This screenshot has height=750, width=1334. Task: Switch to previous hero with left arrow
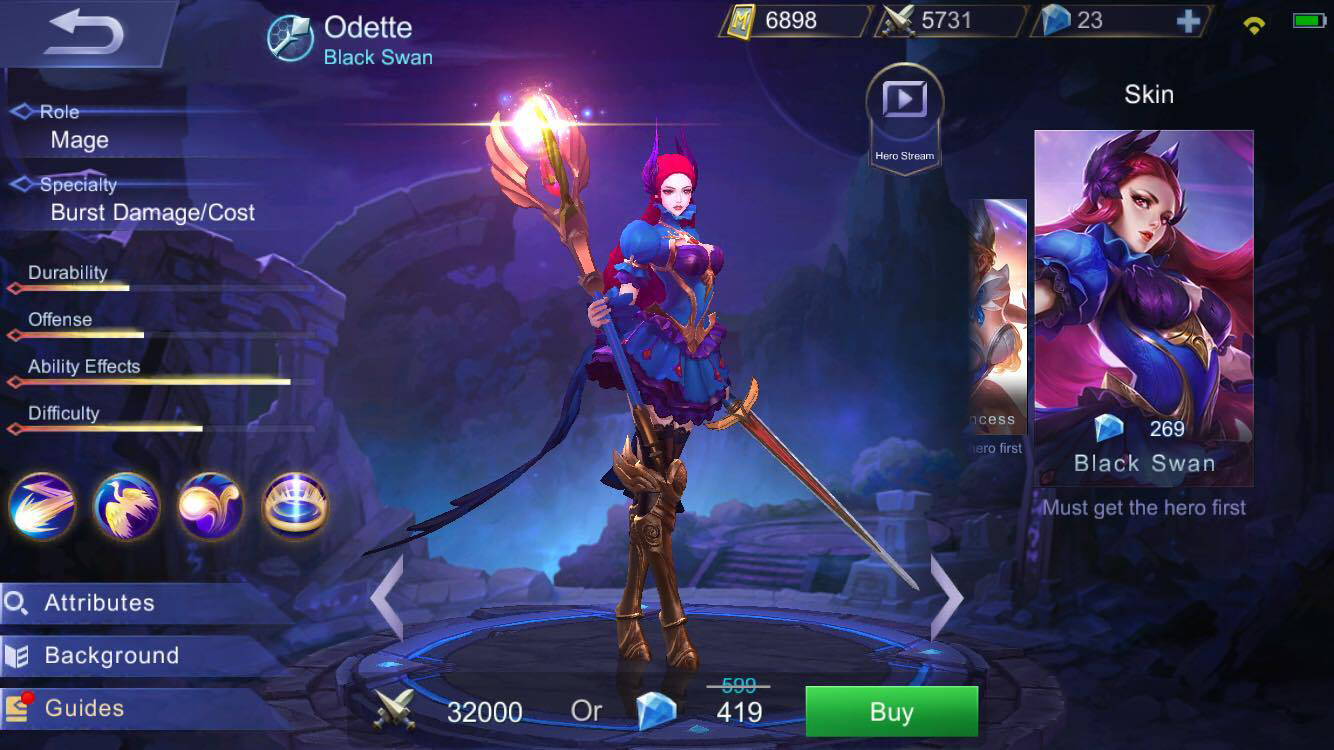pos(388,598)
